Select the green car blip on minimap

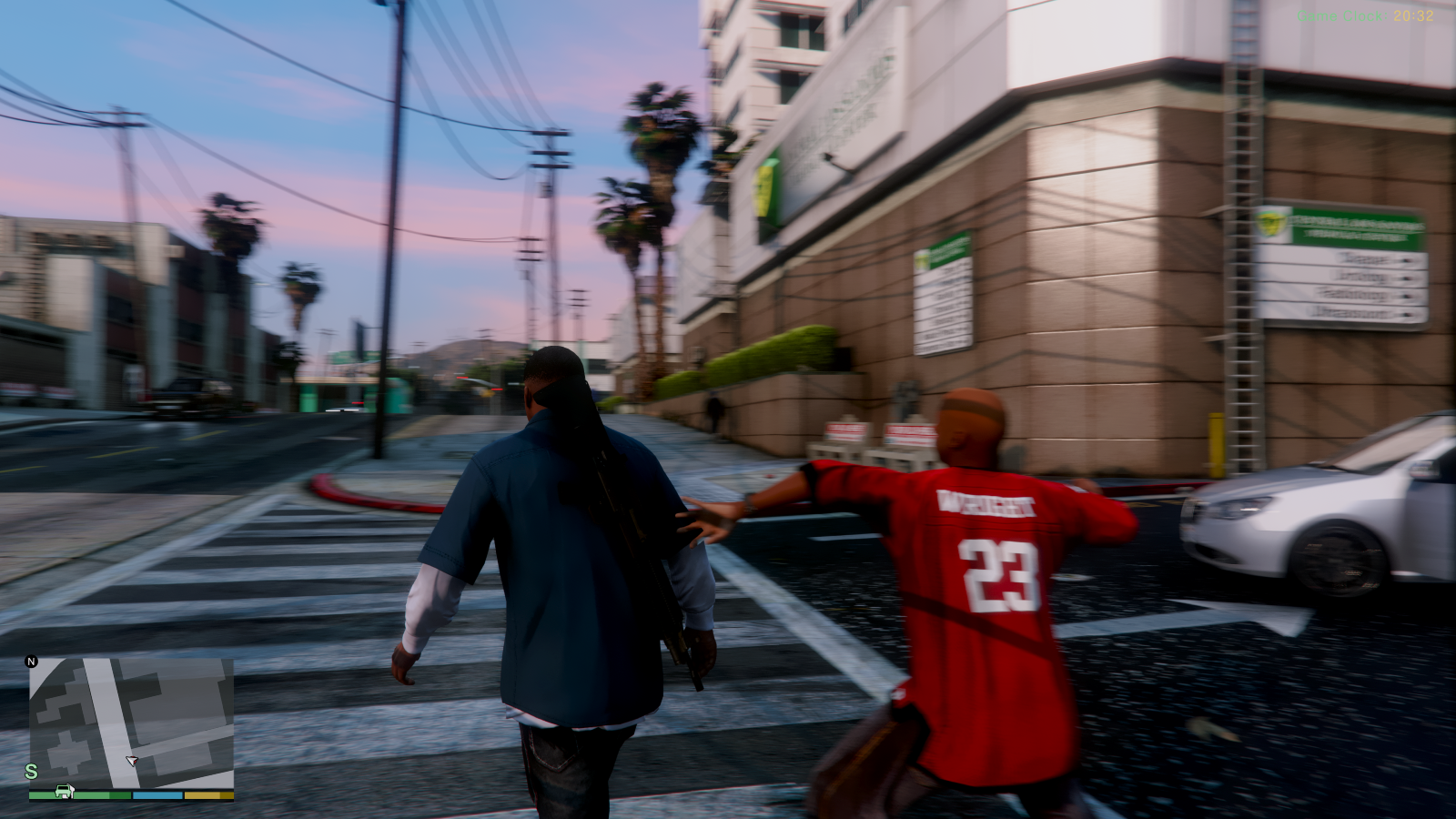[65, 791]
